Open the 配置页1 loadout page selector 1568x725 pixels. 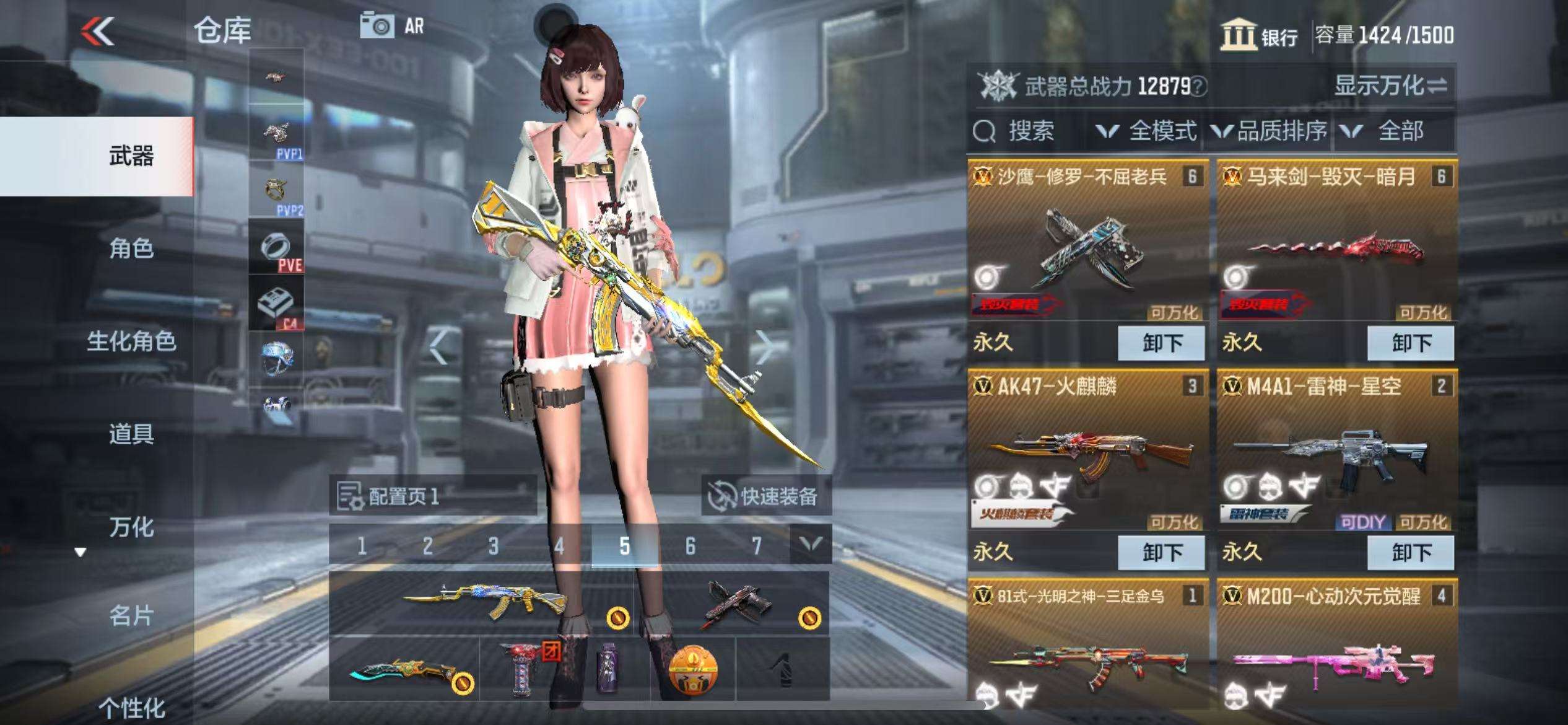(x=432, y=496)
